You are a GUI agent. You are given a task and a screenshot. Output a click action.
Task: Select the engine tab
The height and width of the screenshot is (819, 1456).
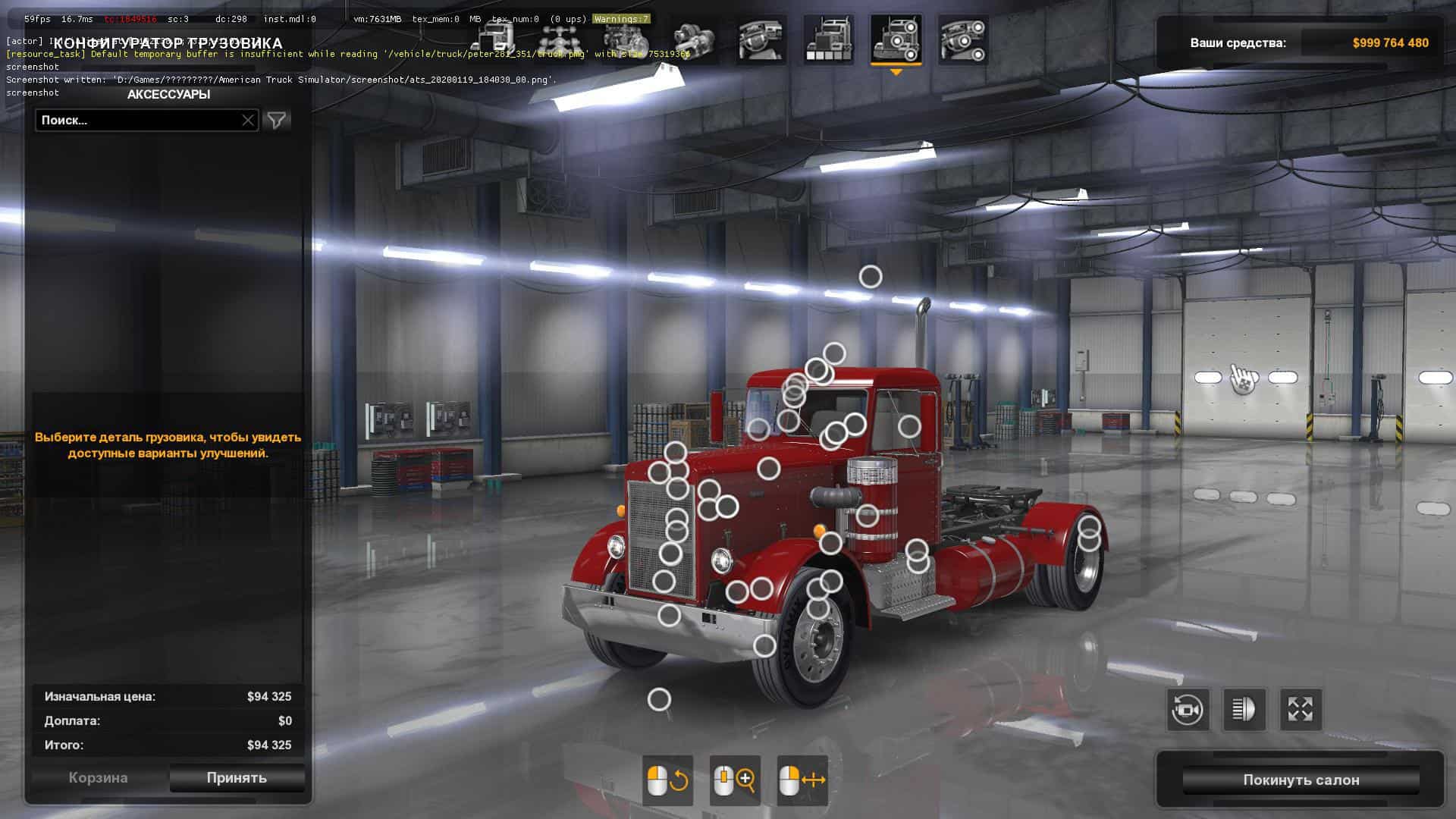click(626, 40)
